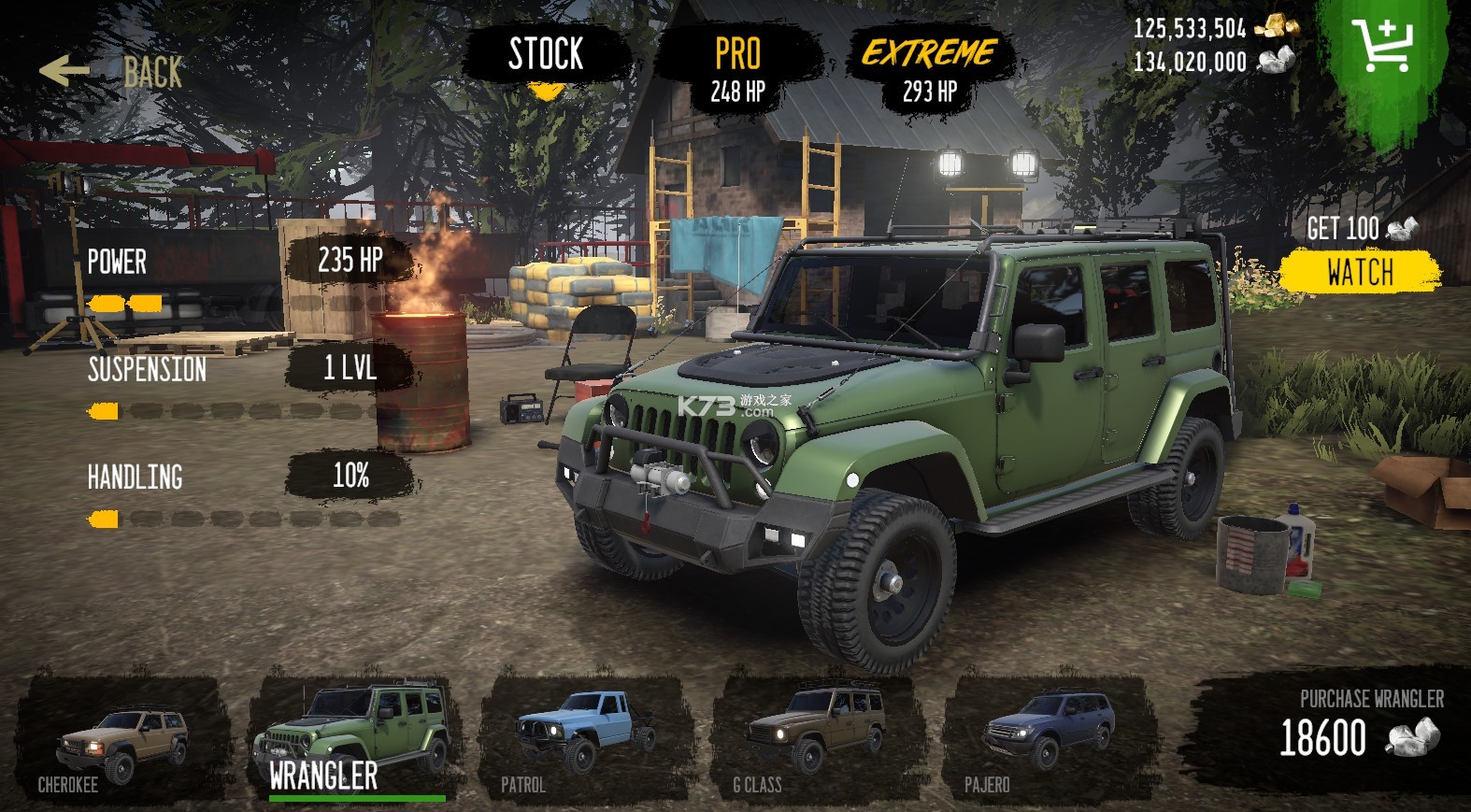Screen dimensions: 1471x812
Task: Choose the G Class vehicle
Action: [x=817, y=740]
